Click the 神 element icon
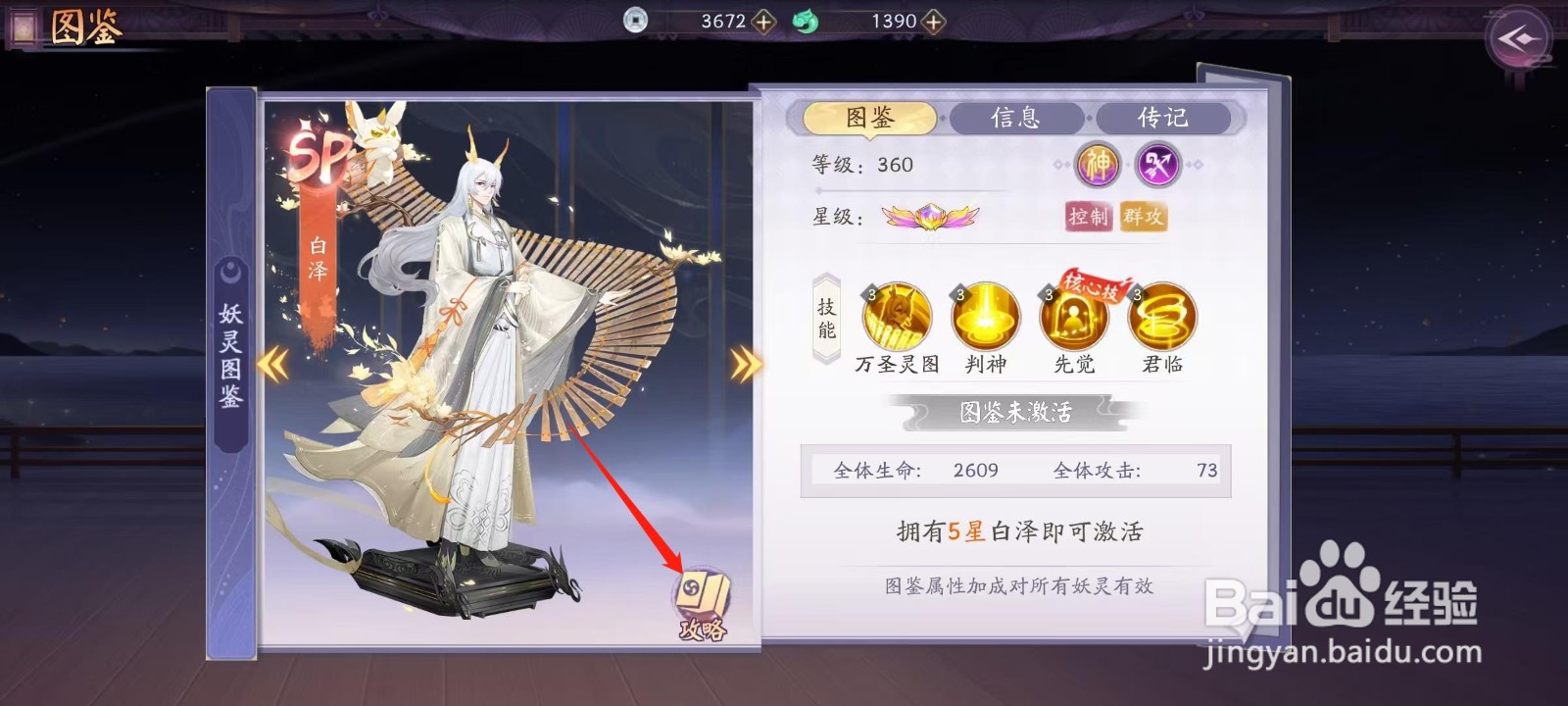Viewport: 1568px width, 706px height. click(x=1100, y=165)
